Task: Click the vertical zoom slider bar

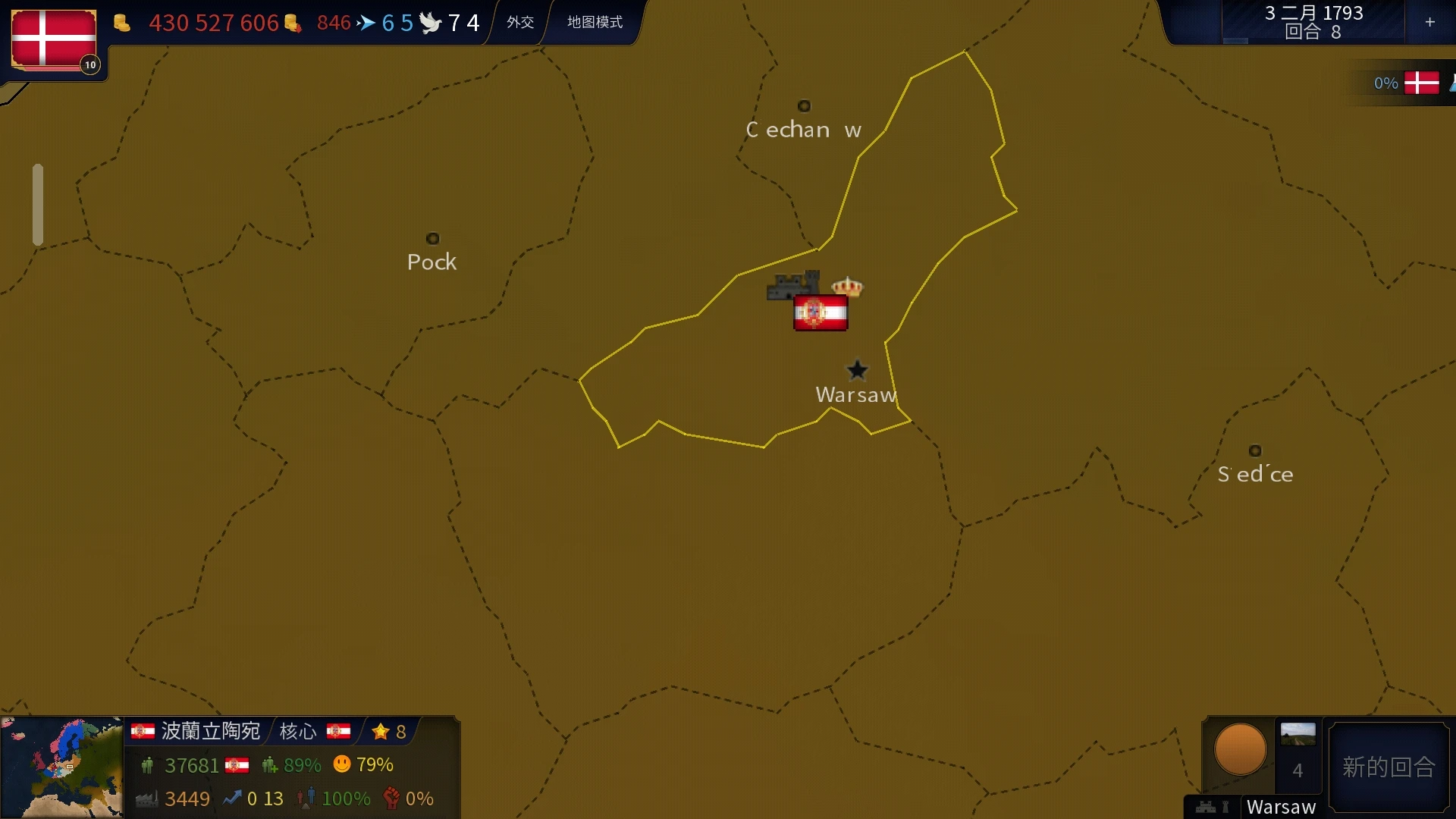Action: click(x=38, y=204)
